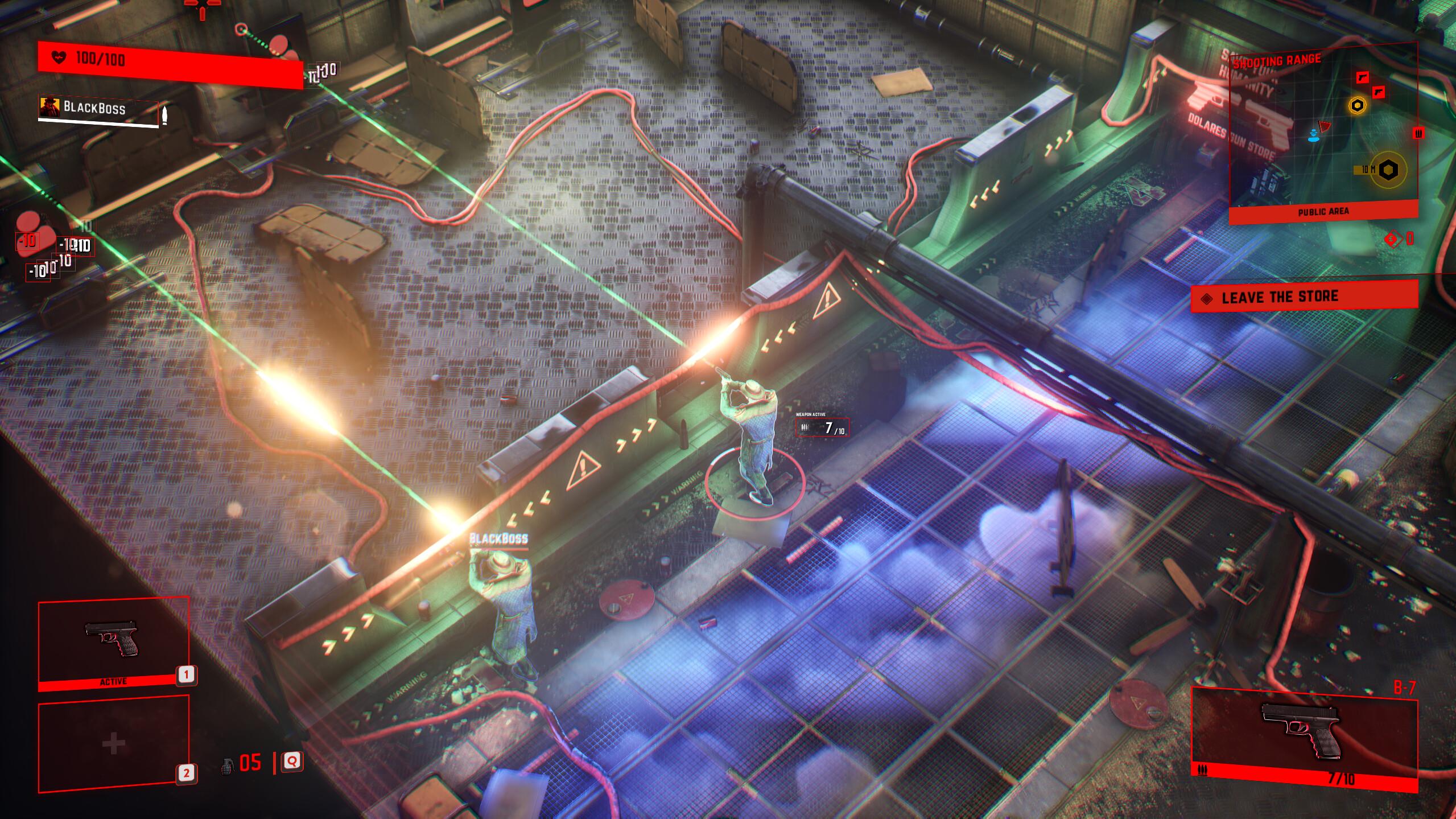Click the player position arrow on the minimap
Image resolution: width=1456 pixels, height=819 pixels.
pyautogui.click(x=1314, y=137)
